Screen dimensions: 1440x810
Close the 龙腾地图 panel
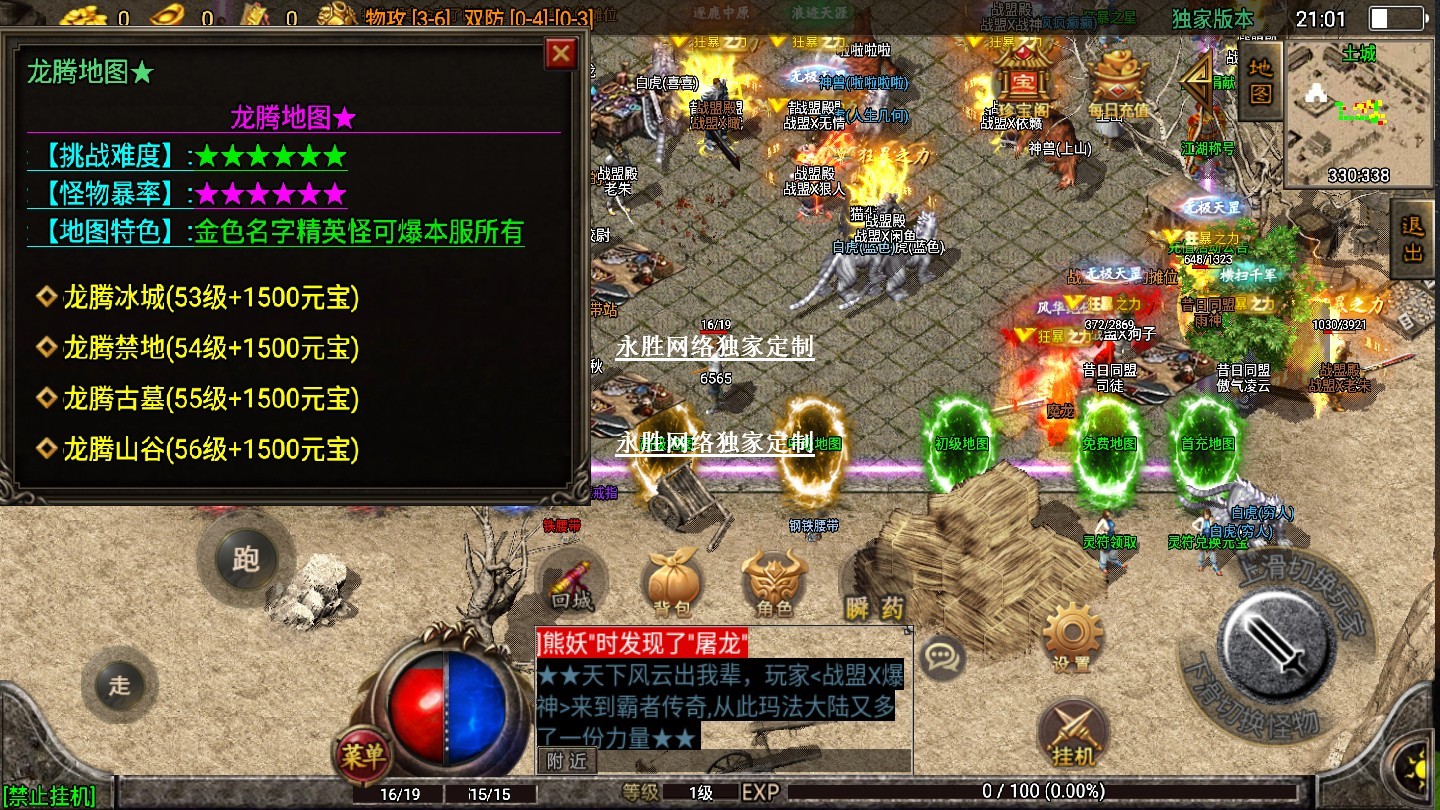[561, 54]
